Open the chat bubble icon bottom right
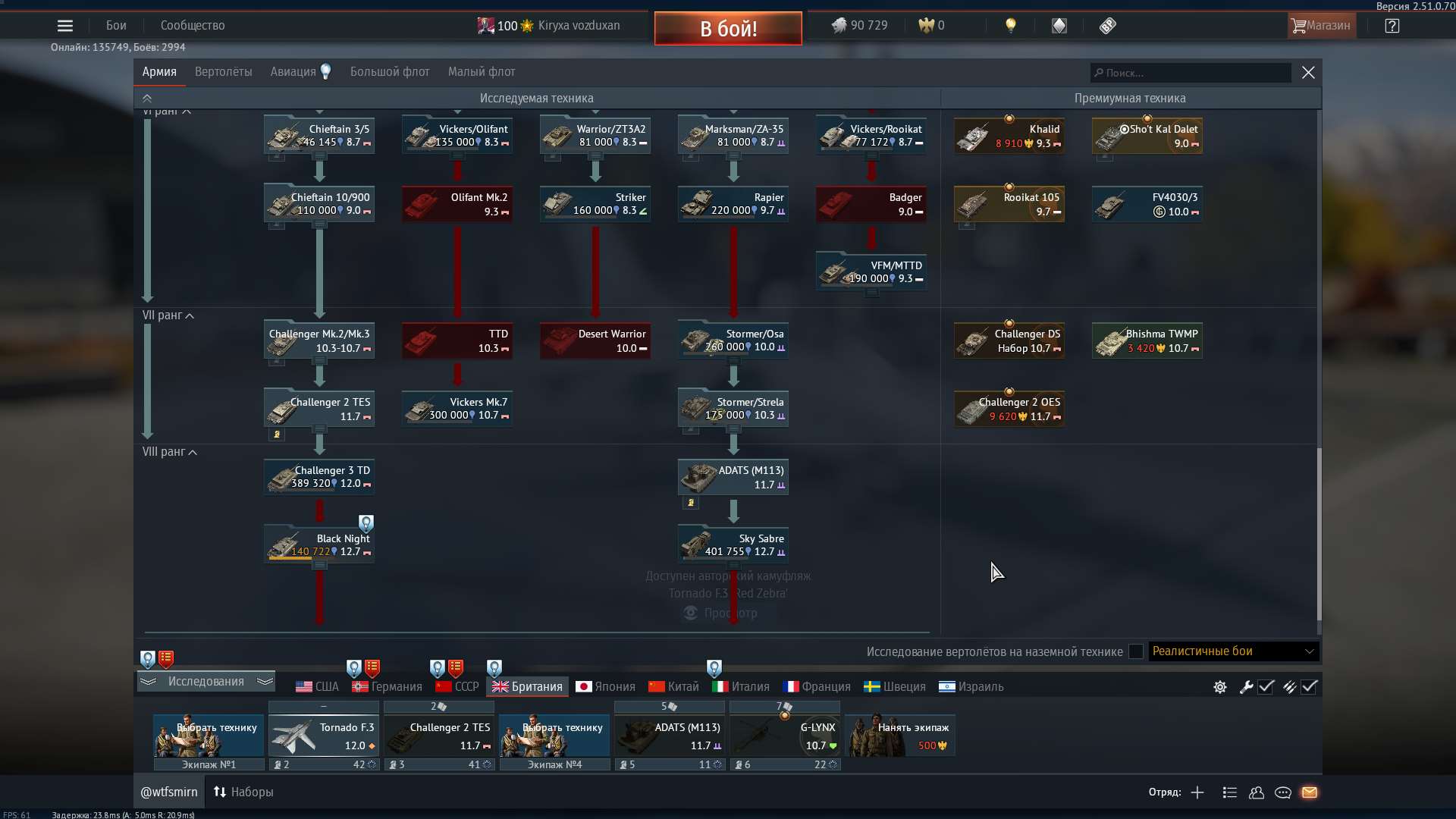 click(1283, 792)
